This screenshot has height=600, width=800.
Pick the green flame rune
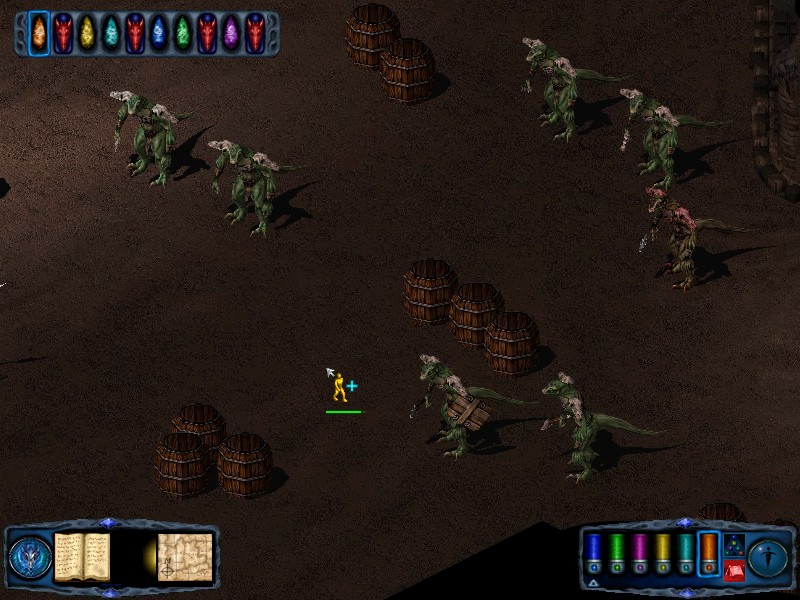pyautogui.click(x=183, y=33)
